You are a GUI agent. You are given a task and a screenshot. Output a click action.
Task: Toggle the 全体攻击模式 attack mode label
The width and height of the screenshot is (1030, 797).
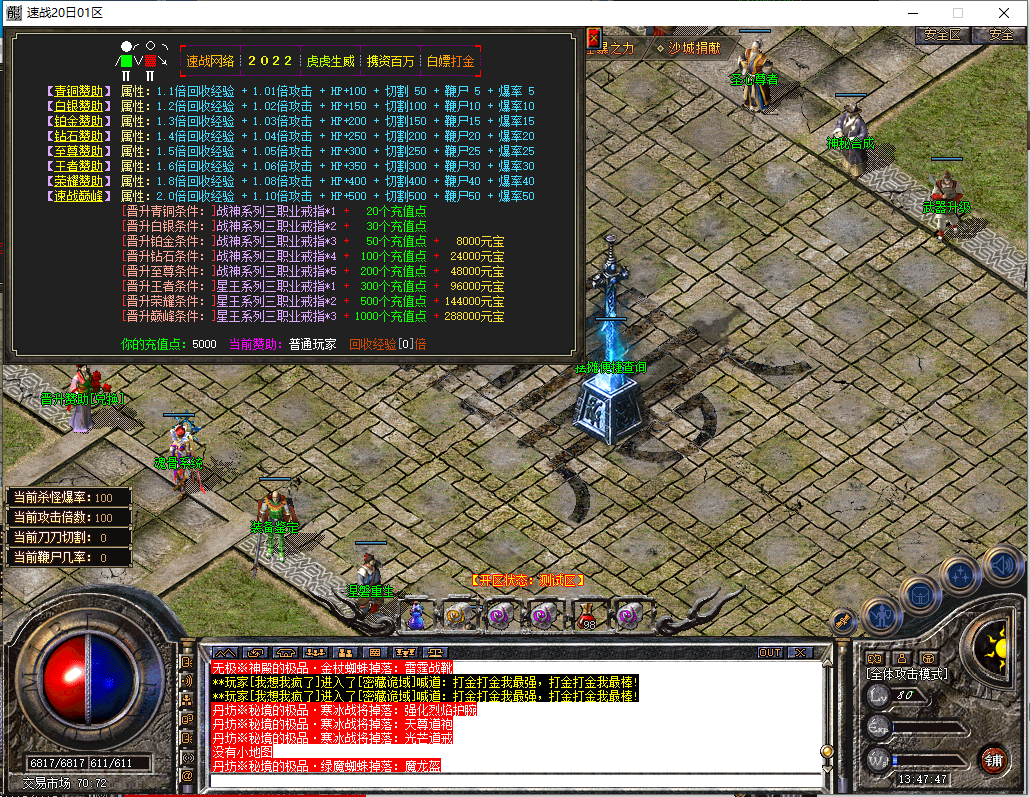[907, 674]
